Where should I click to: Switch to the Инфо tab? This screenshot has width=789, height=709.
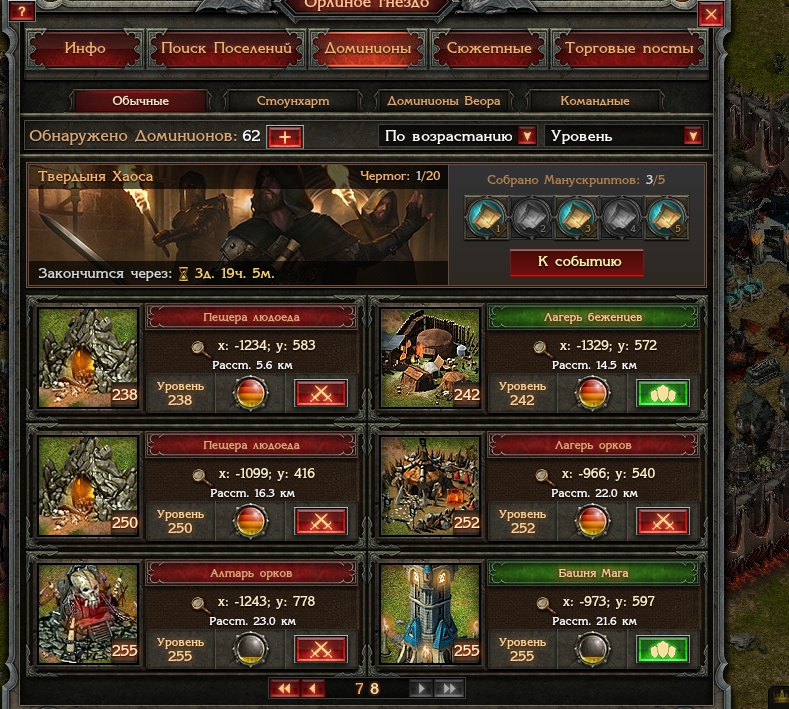tap(84, 48)
